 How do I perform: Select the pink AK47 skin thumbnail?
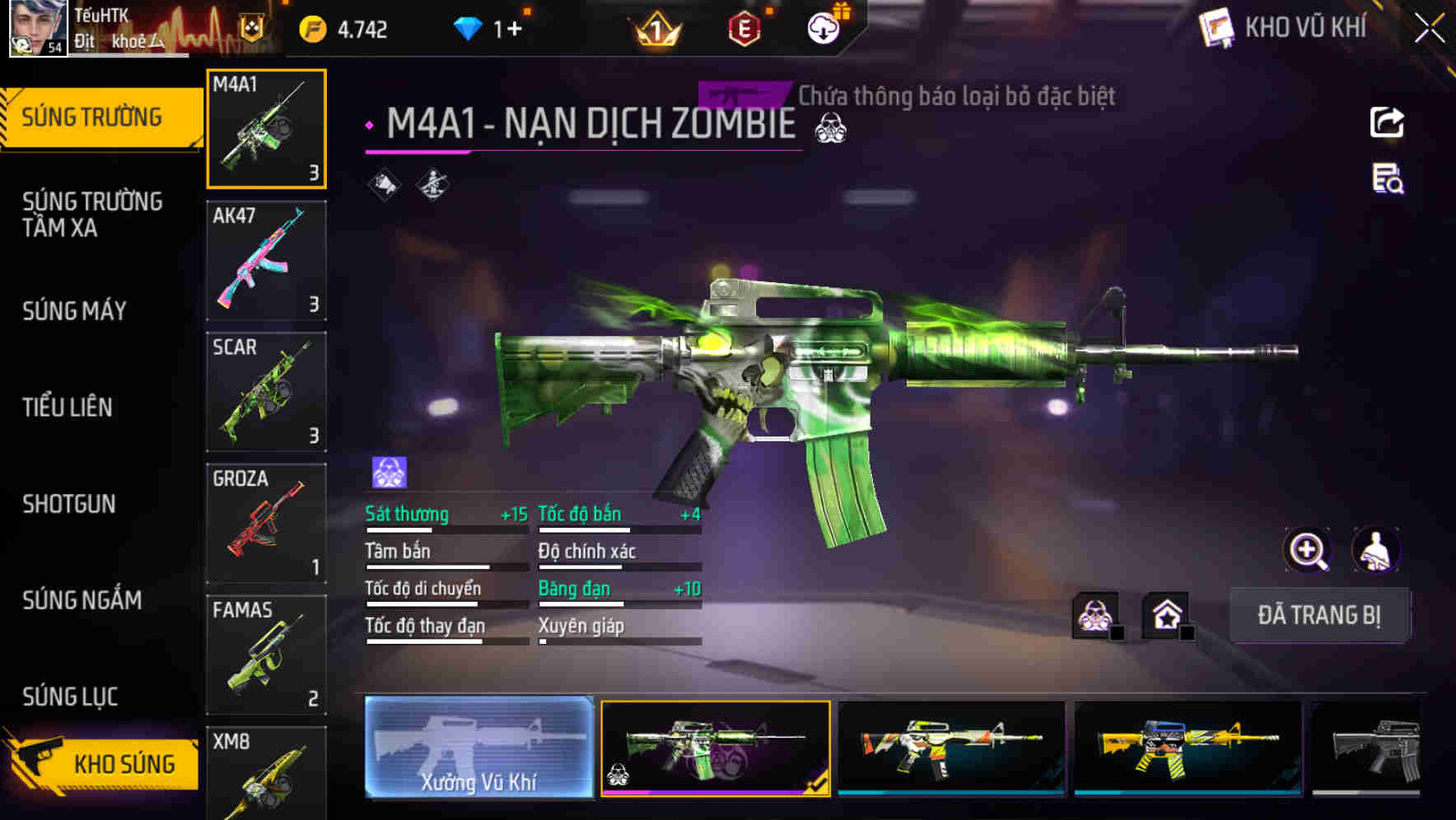point(266,259)
